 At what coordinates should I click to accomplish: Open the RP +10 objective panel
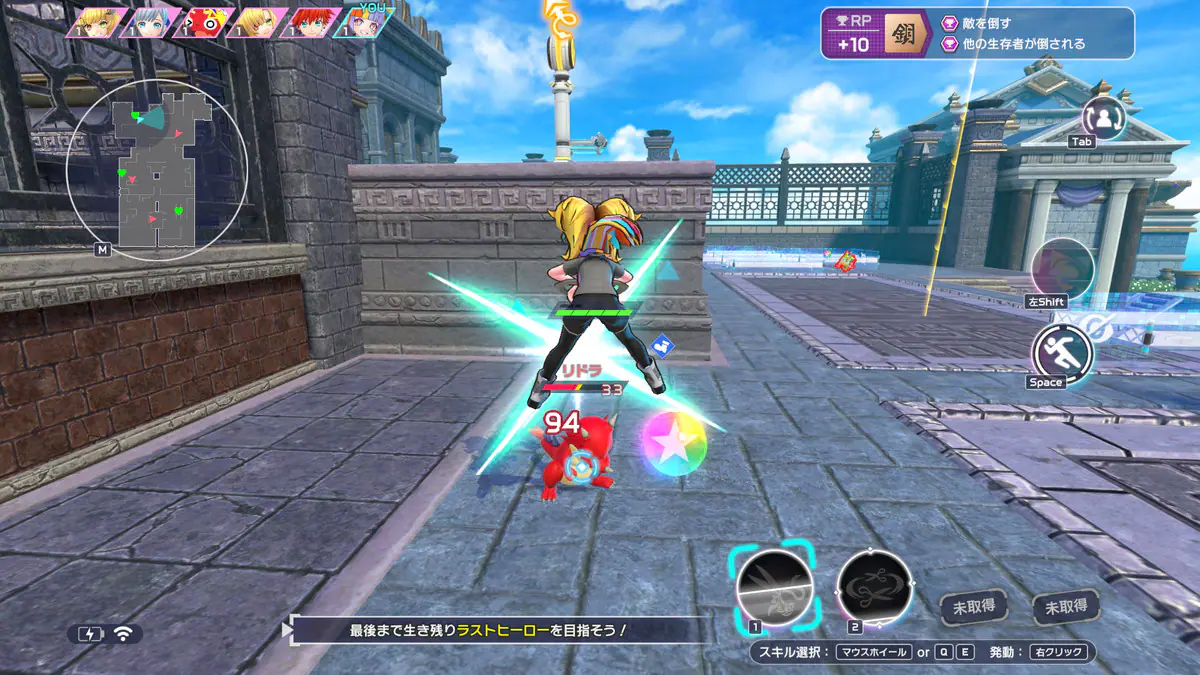point(977,33)
